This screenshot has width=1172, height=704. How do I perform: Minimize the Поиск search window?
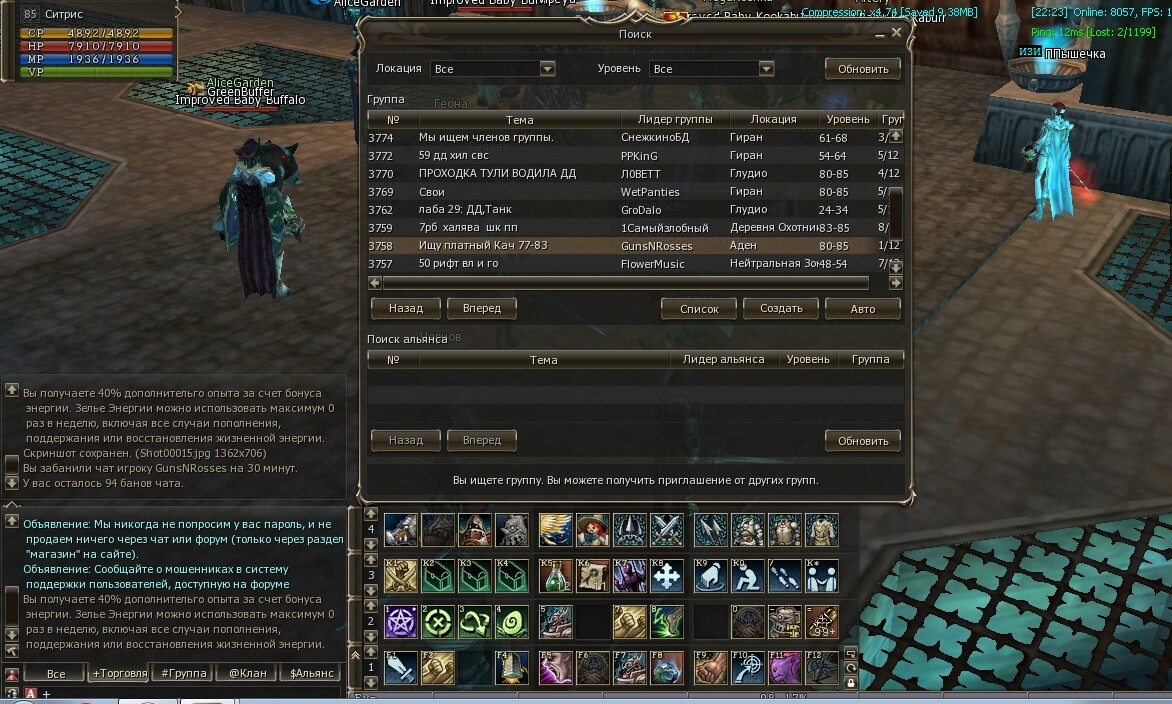coord(880,35)
